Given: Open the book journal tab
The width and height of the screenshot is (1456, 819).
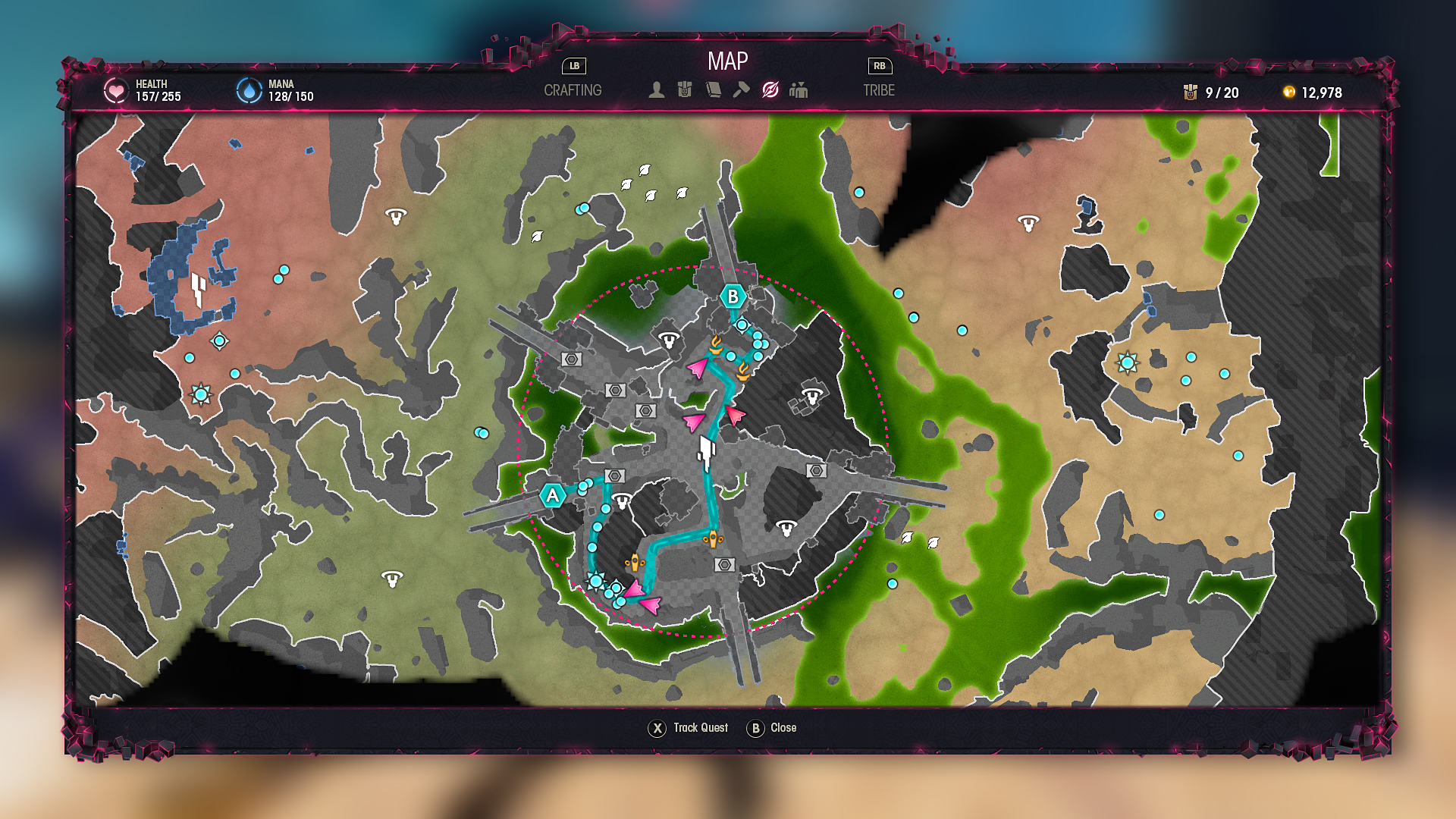Looking at the screenshot, I should [x=713, y=90].
